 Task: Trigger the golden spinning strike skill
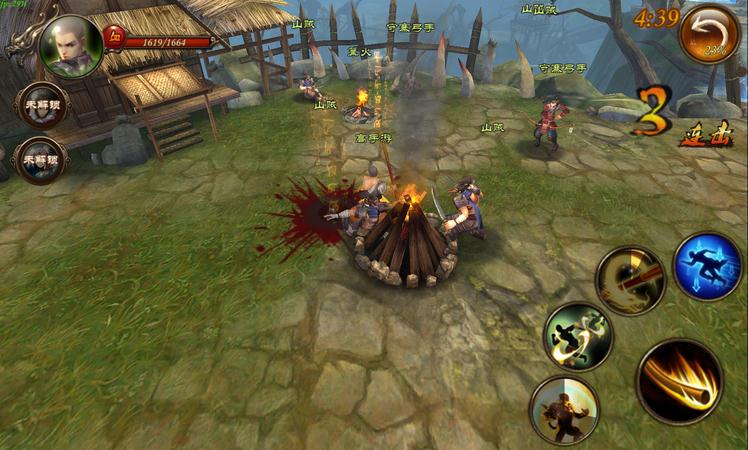[x=631, y=281]
